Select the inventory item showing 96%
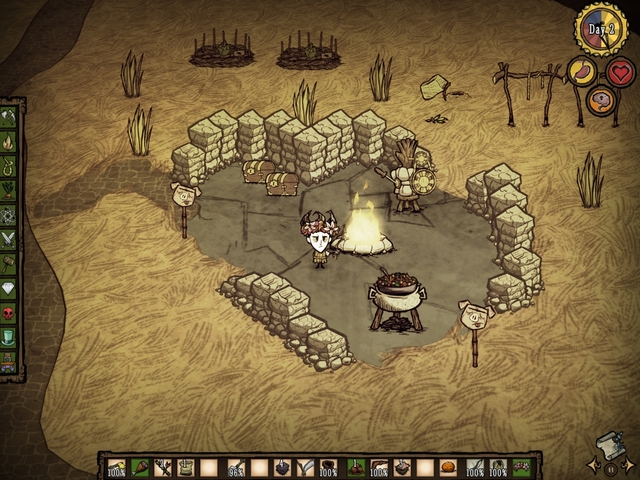The width and height of the screenshot is (640, 480). [x=236, y=467]
